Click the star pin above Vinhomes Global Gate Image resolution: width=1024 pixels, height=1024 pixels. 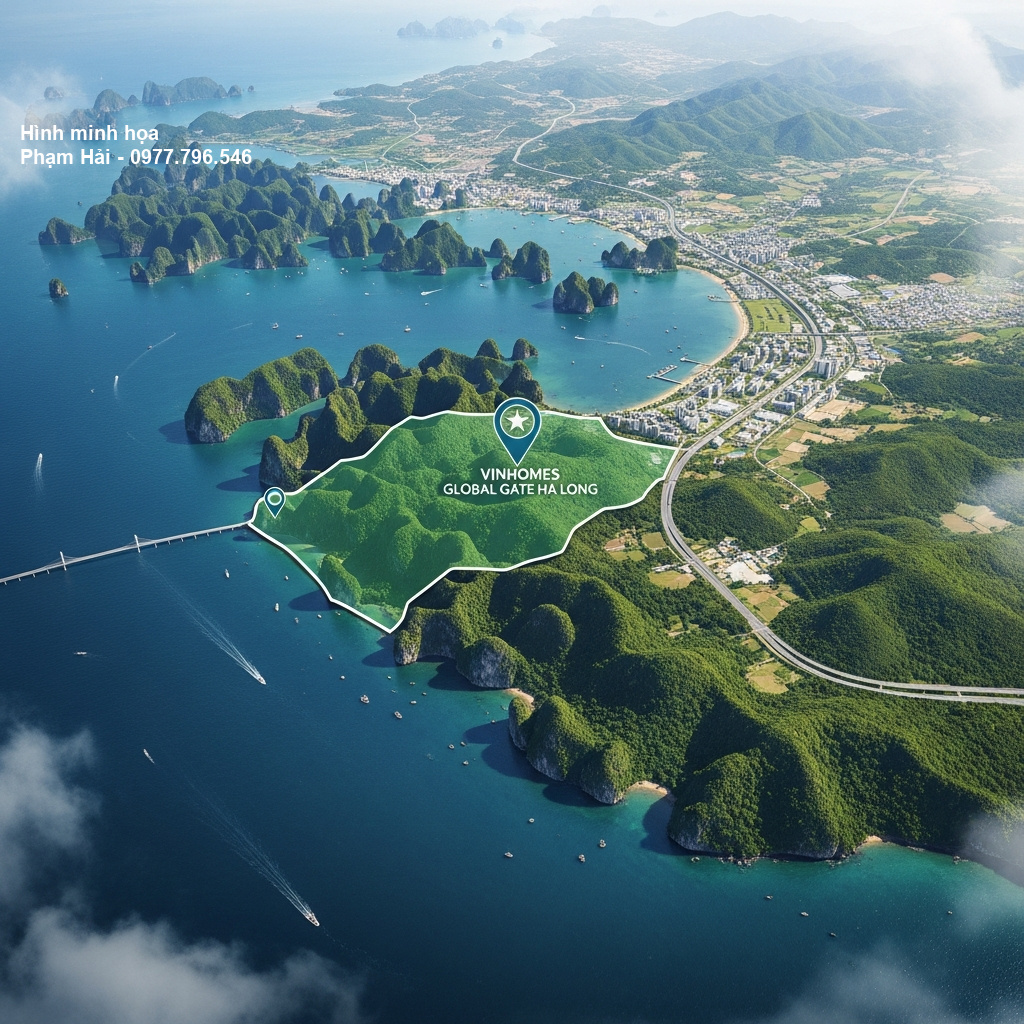point(517,424)
